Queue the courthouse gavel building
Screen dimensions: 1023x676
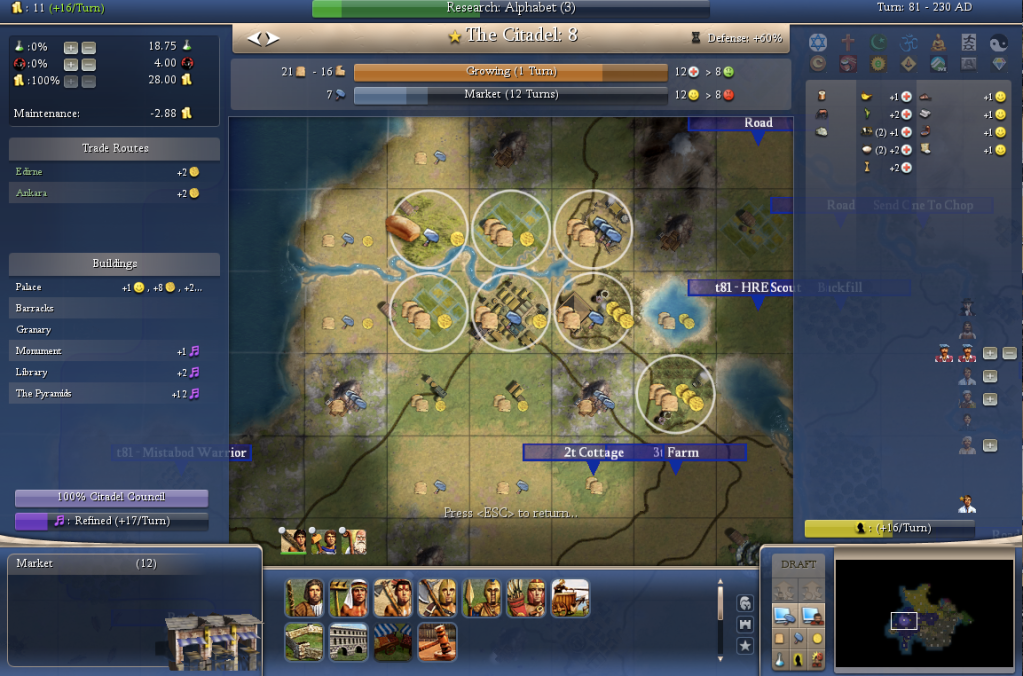438,641
